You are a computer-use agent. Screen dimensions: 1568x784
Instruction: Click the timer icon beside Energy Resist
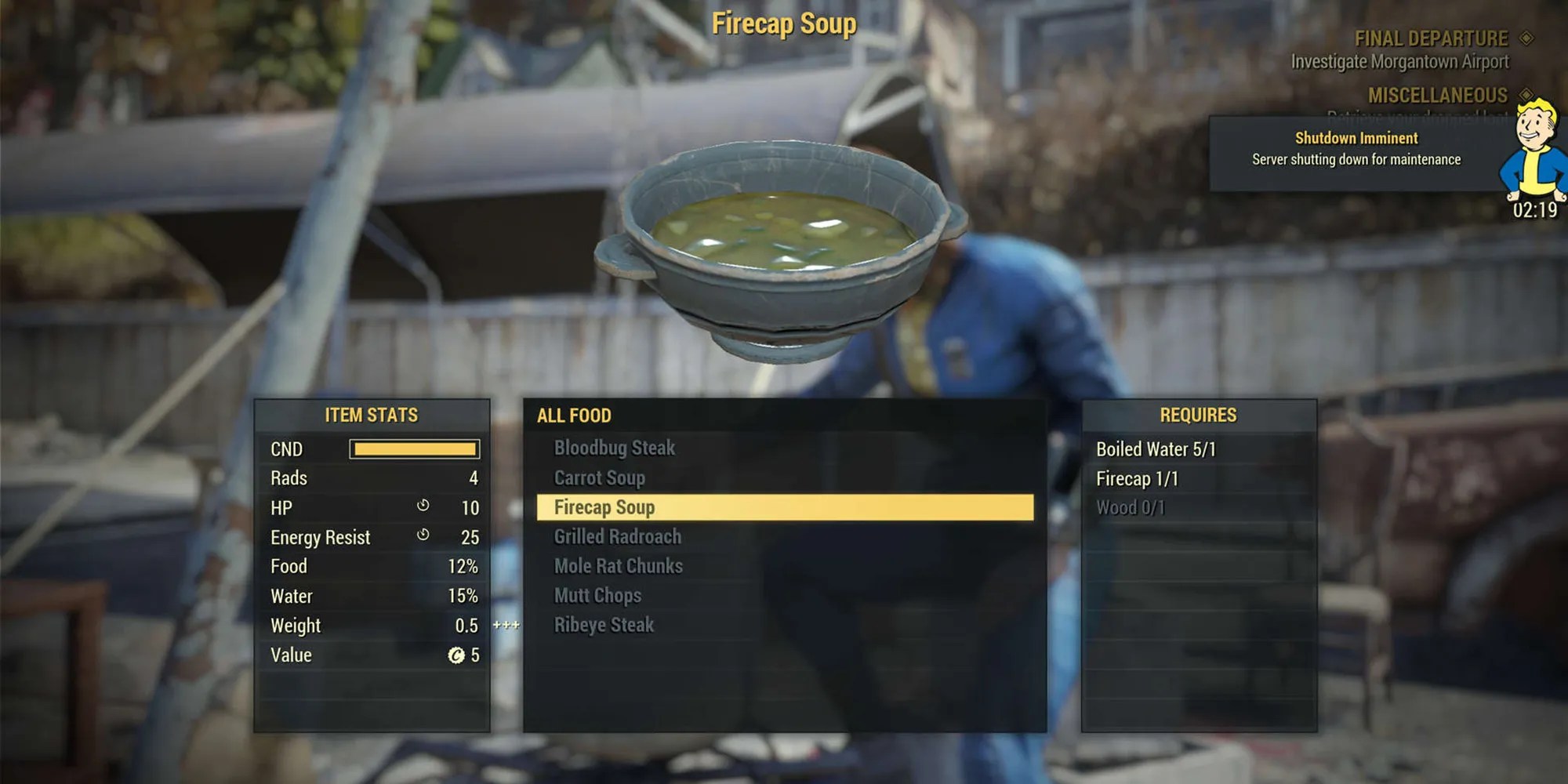tap(423, 537)
